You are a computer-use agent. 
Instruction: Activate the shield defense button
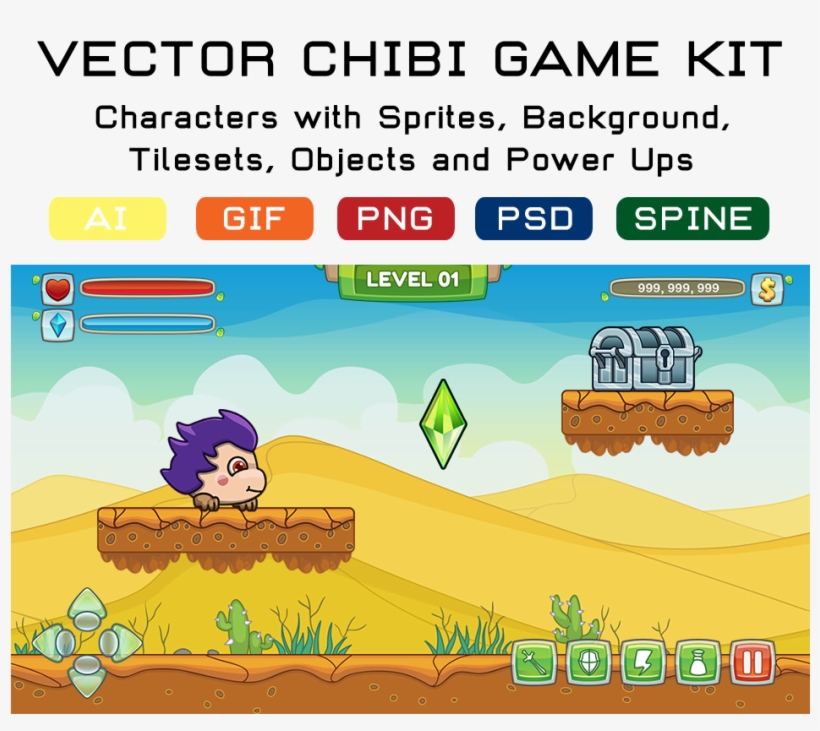click(588, 663)
